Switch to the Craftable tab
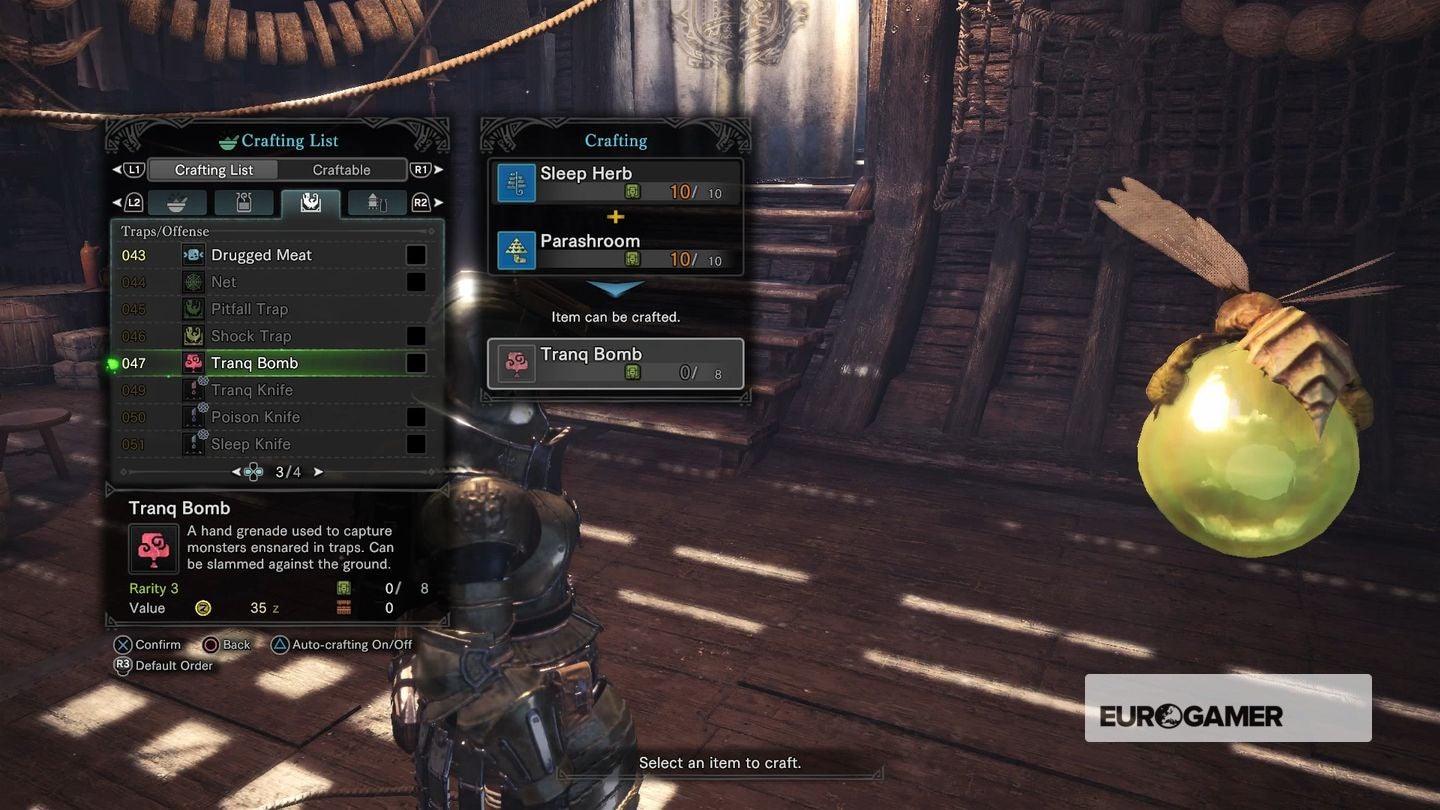The width and height of the screenshot is (1440, 810). point(341,170)
